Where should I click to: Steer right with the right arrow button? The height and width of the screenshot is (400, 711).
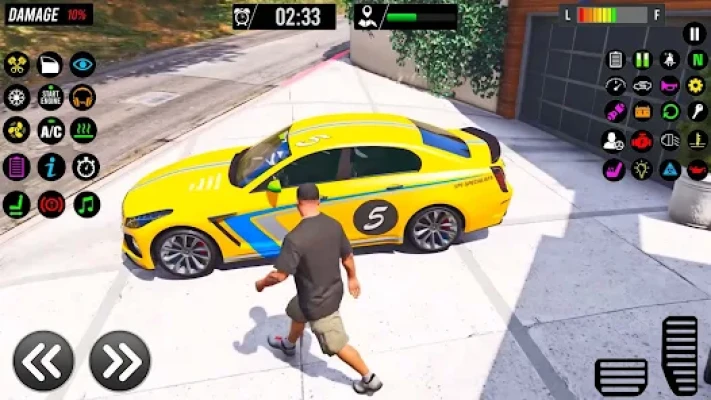tap(120, 361)
